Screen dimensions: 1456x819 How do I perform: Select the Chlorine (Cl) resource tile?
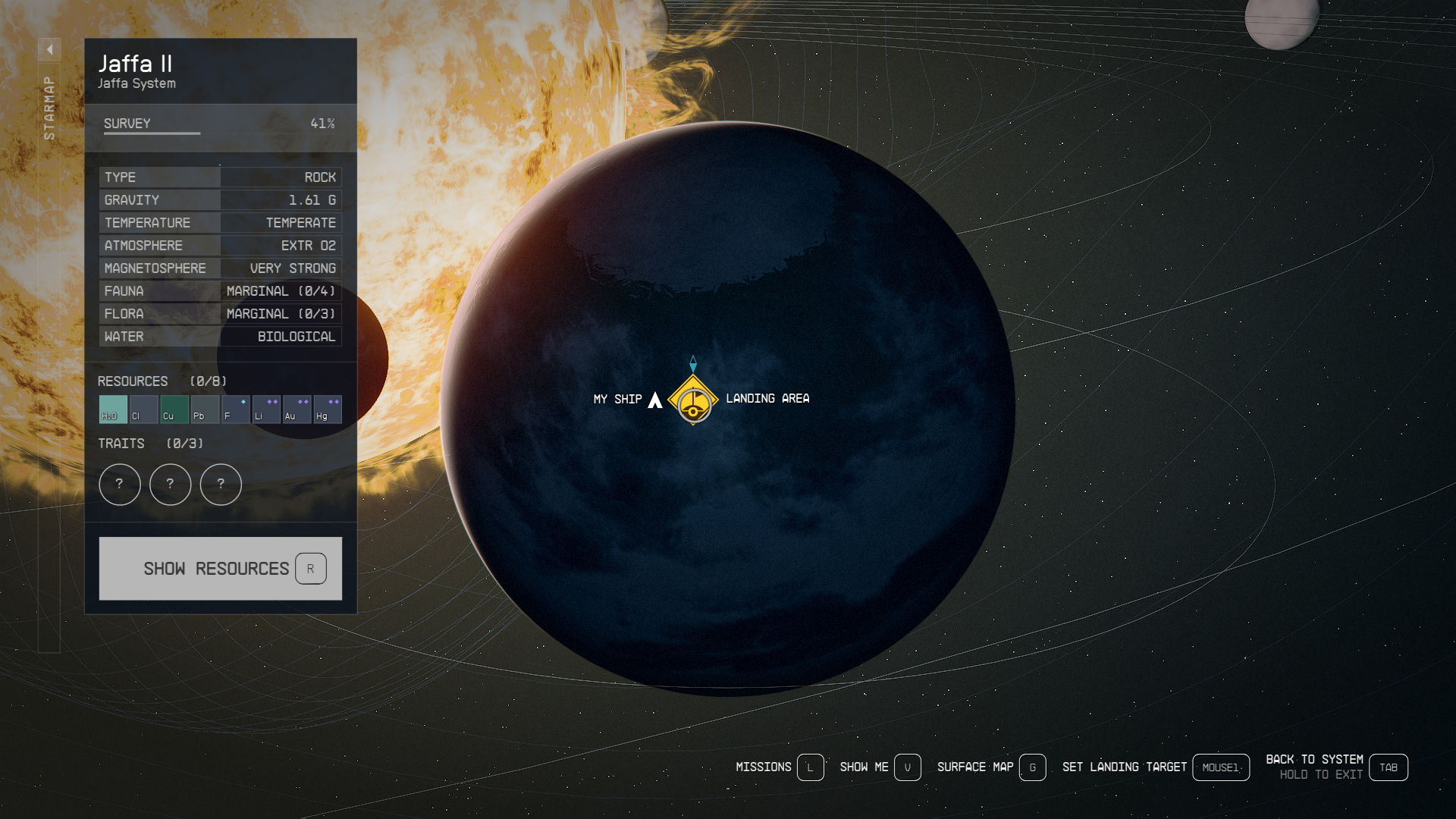143,409
